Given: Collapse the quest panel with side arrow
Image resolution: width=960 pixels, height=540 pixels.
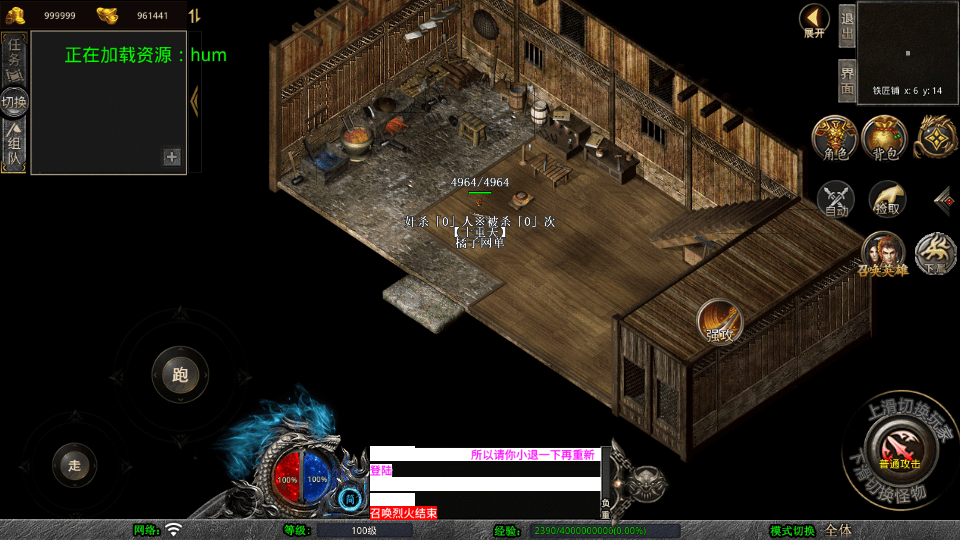Looking at the screenshot, I should click(195, 100).
